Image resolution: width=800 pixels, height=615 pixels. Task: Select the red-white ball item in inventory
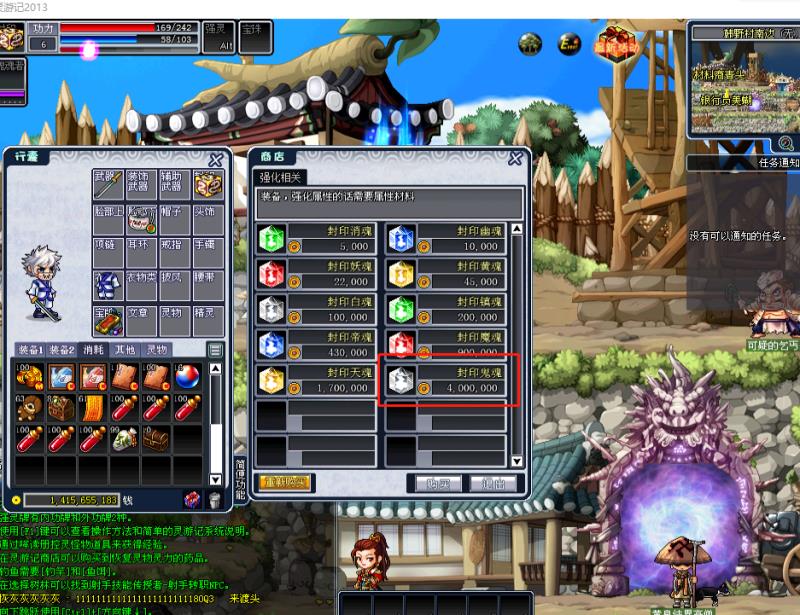[x=187, y=377]
